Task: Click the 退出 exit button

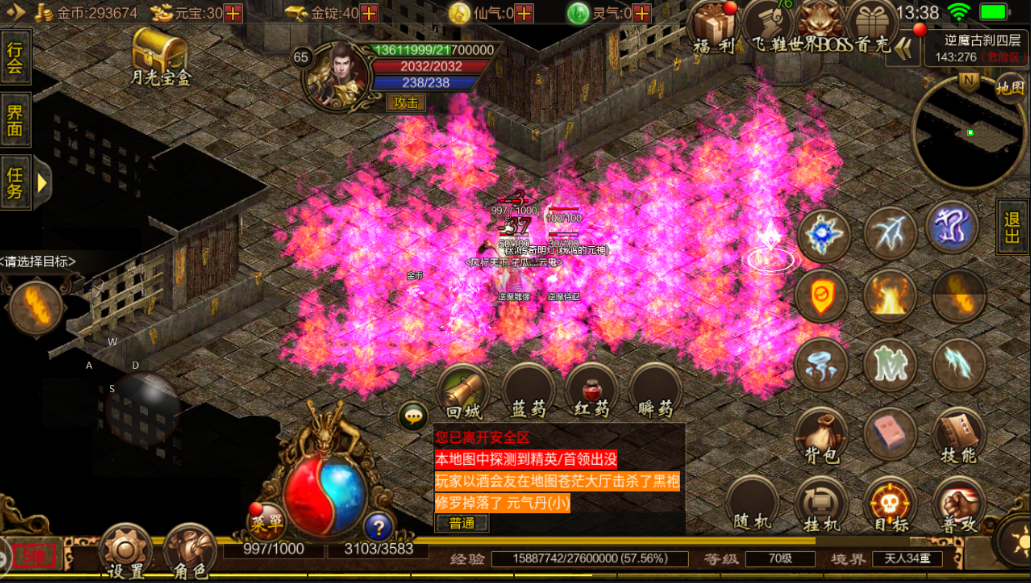Action: point(1011,227)
